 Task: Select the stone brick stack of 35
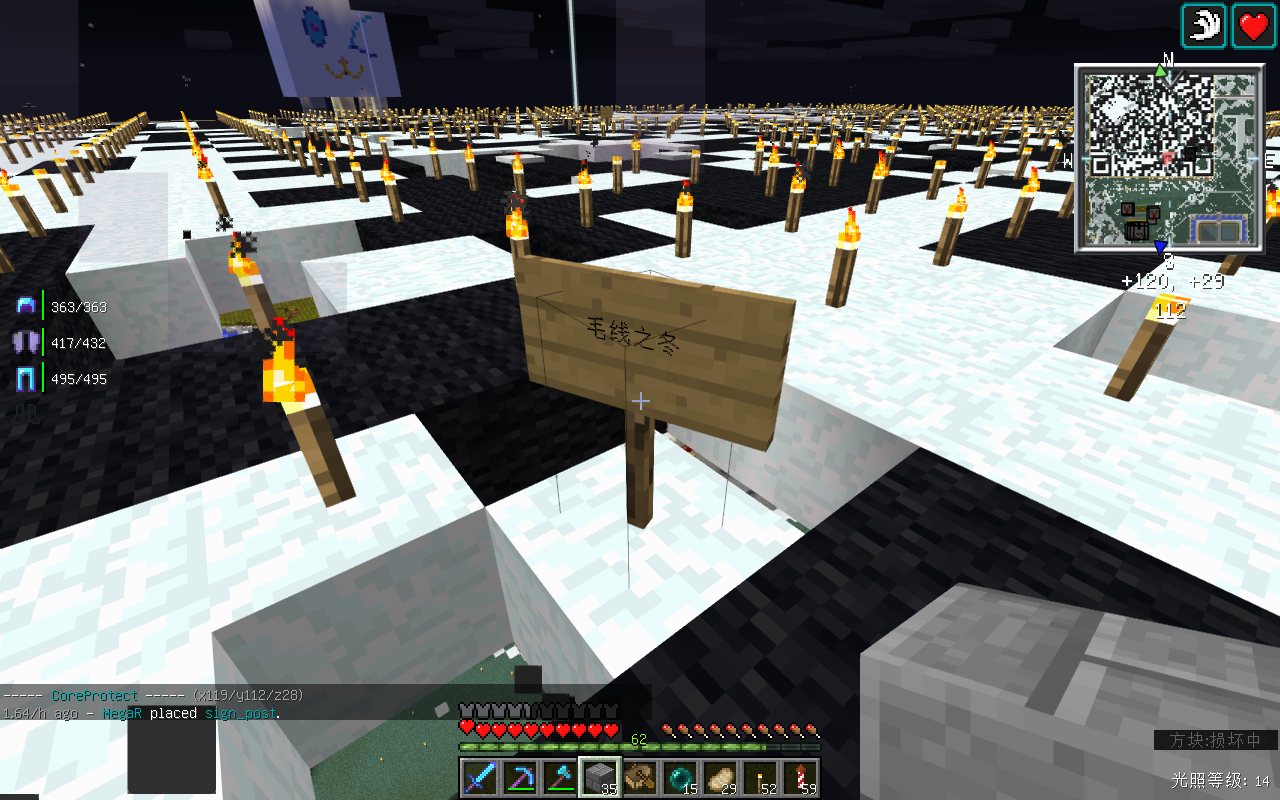[600, 778]
